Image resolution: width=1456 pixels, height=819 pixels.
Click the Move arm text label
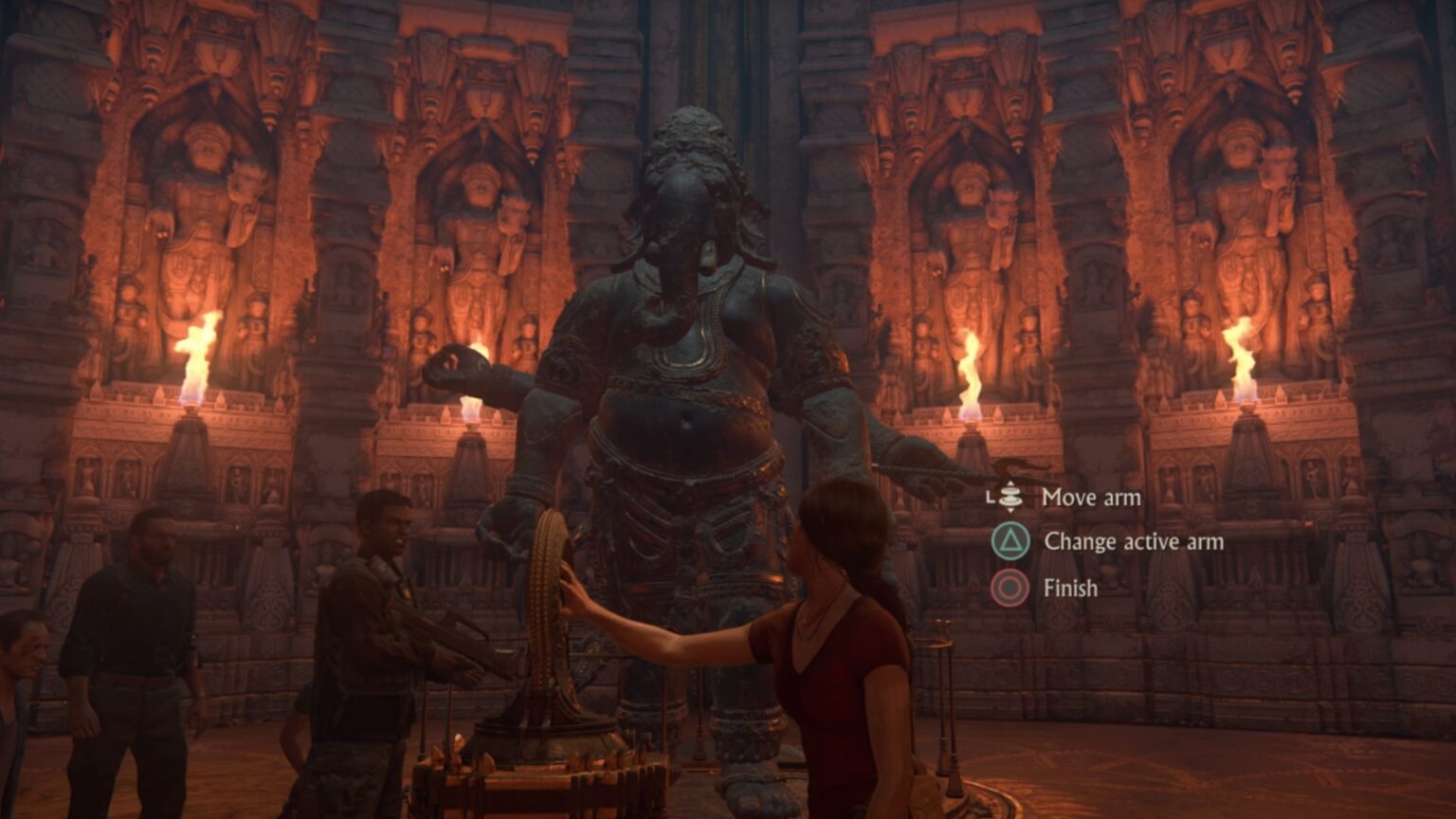tap(1092, 498)
